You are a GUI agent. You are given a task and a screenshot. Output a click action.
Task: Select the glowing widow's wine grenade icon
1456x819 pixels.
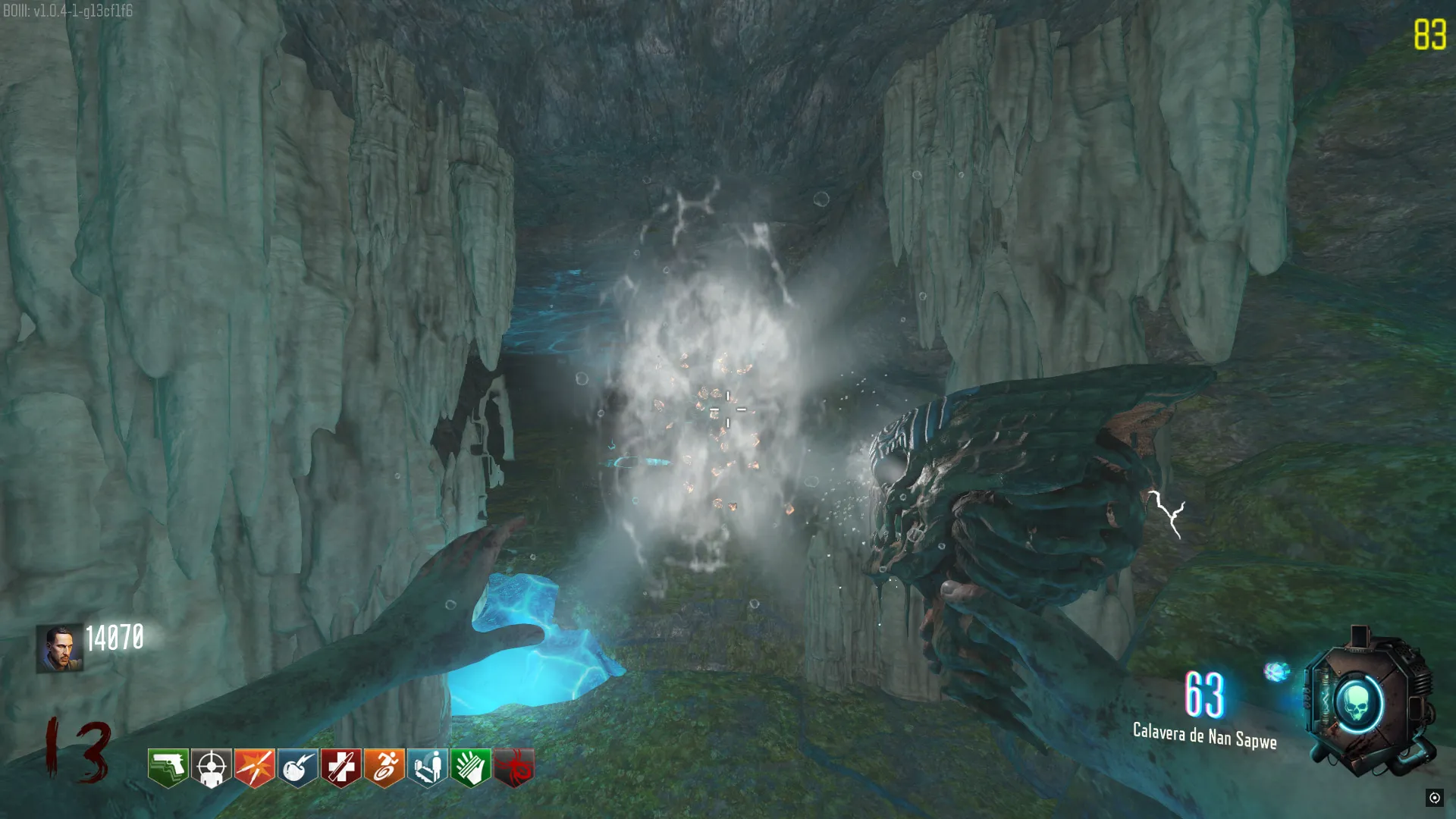point(1277,671)
